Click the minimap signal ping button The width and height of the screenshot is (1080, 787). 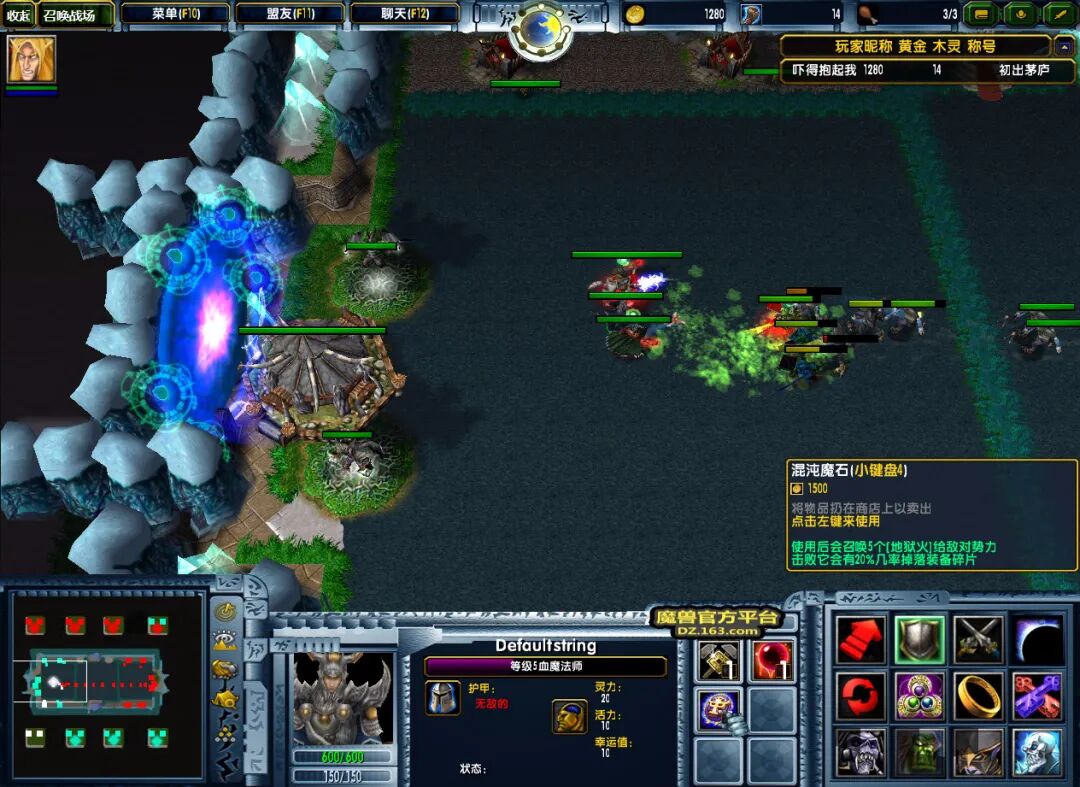point(226,612)
